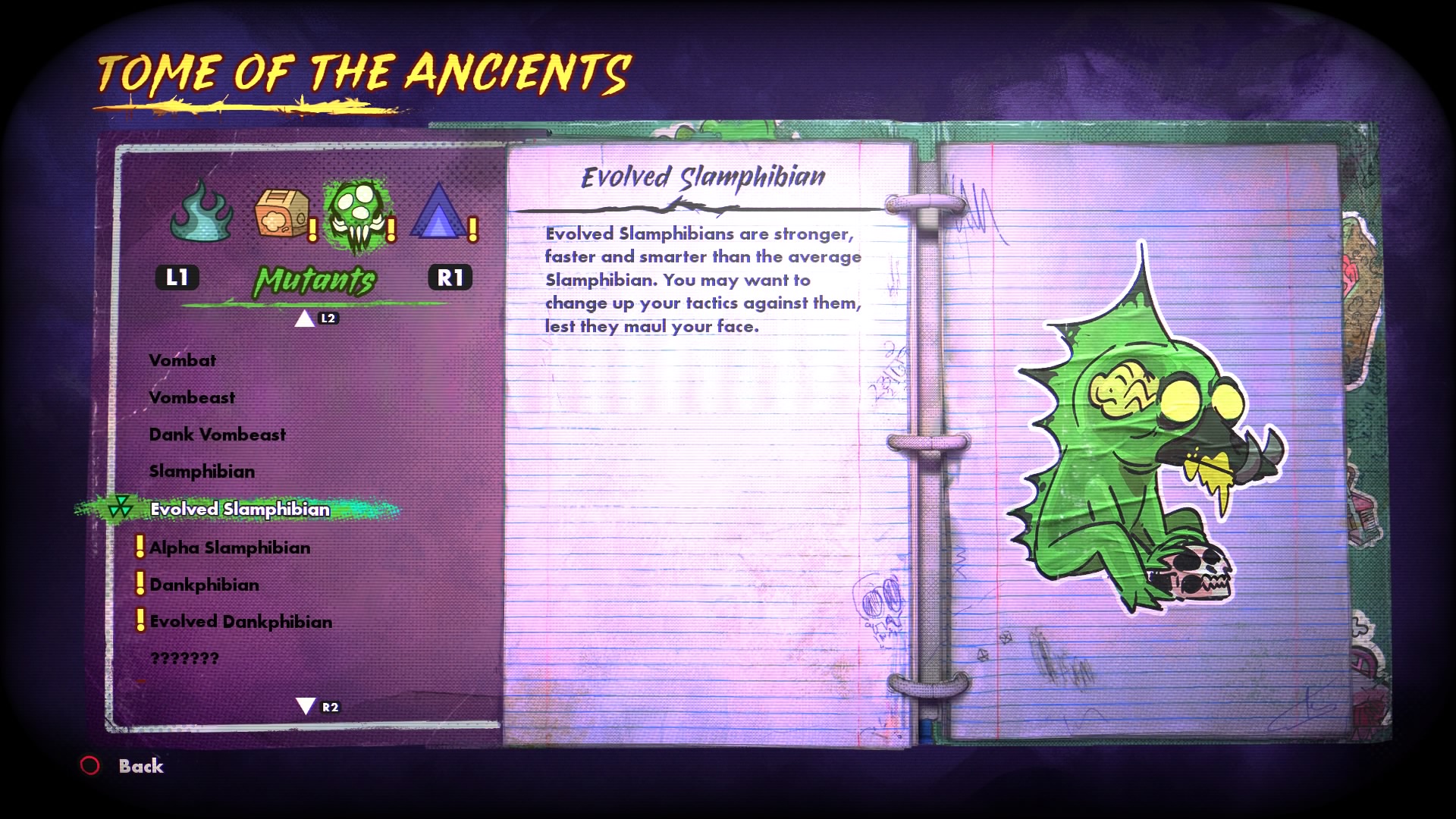View the Dankphibian entry

tap(204, 585)
